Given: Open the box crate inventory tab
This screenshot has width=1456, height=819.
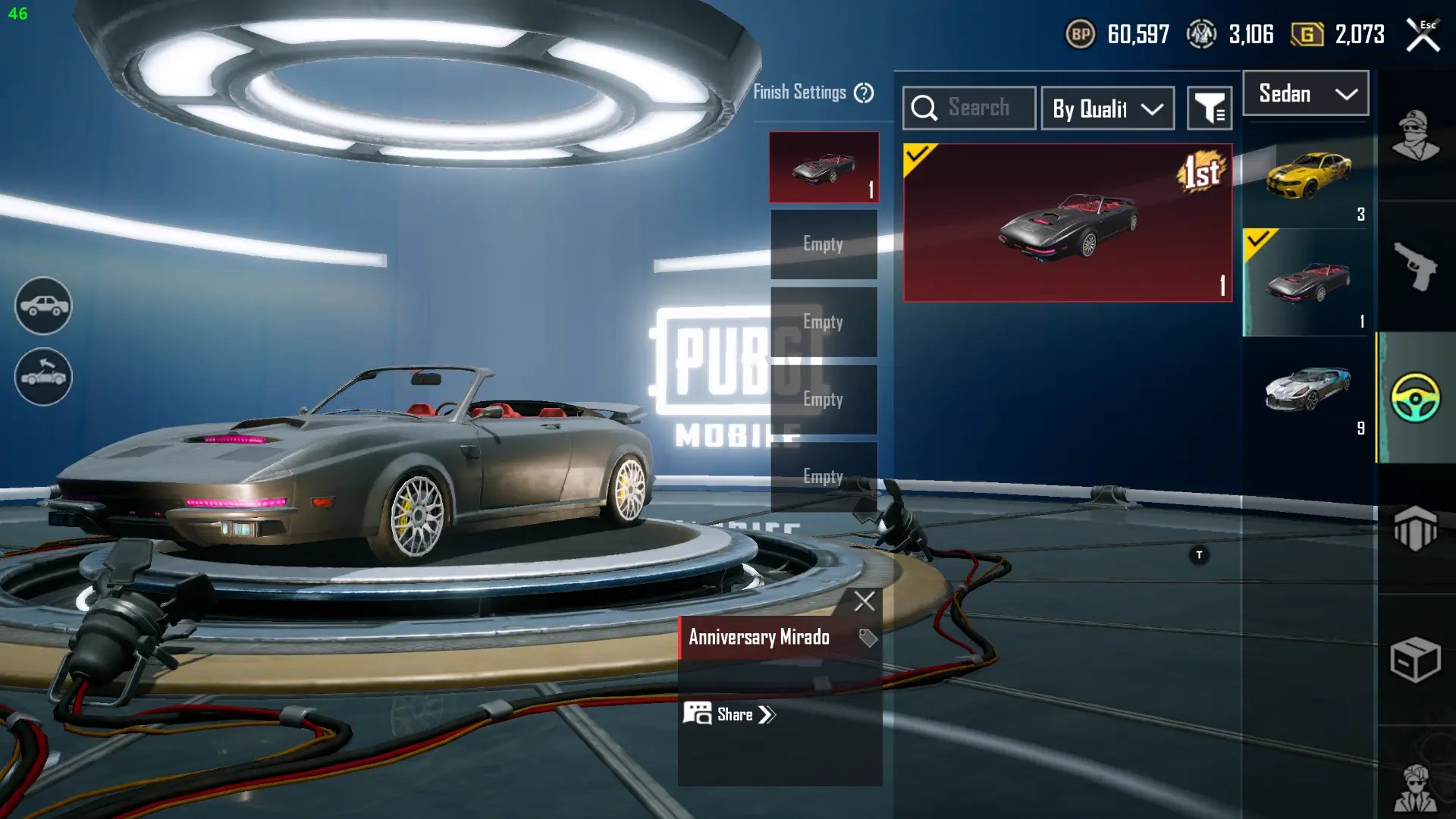Looking at the screenshot, I should click(x=1415, y=660).
